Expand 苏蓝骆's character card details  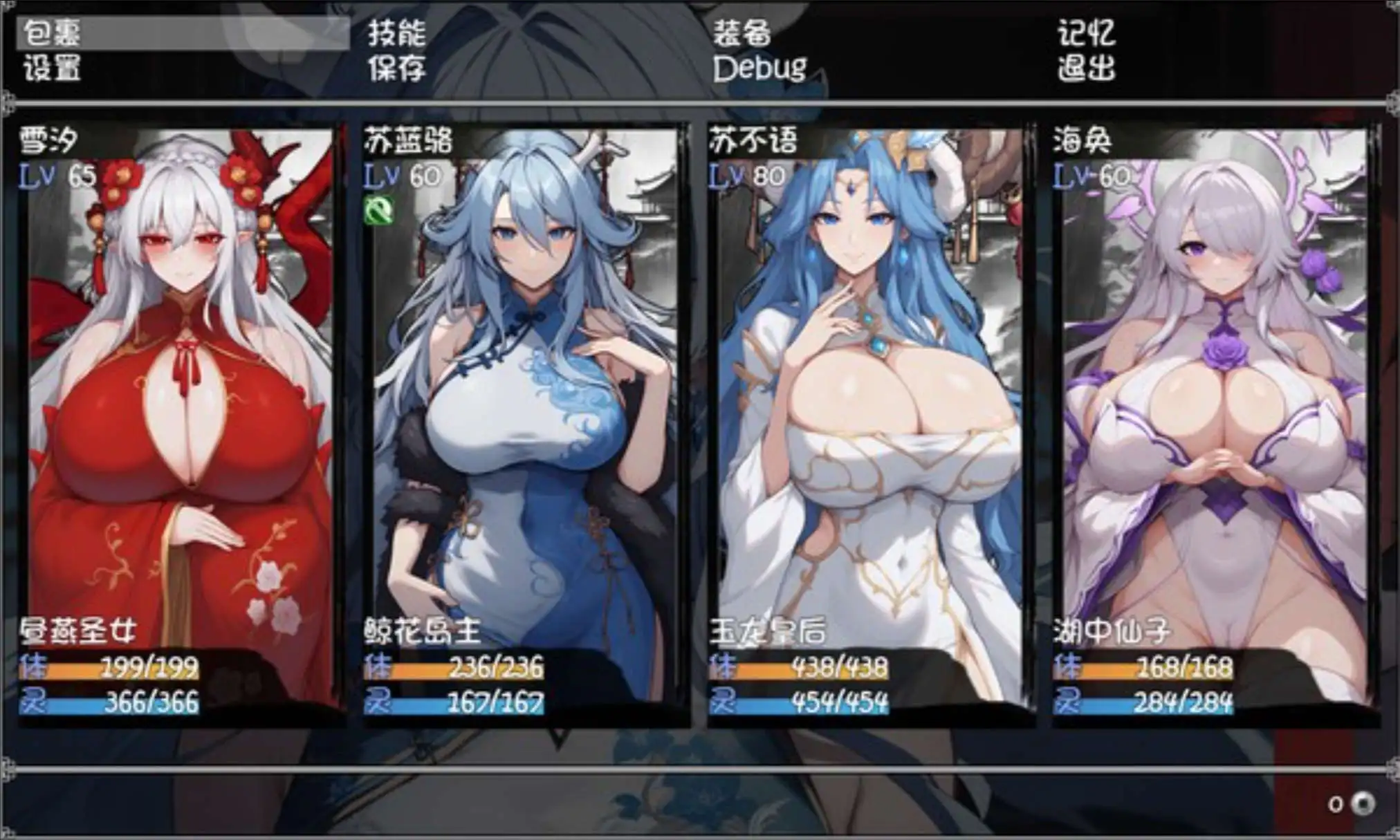(x=519, y=380)
